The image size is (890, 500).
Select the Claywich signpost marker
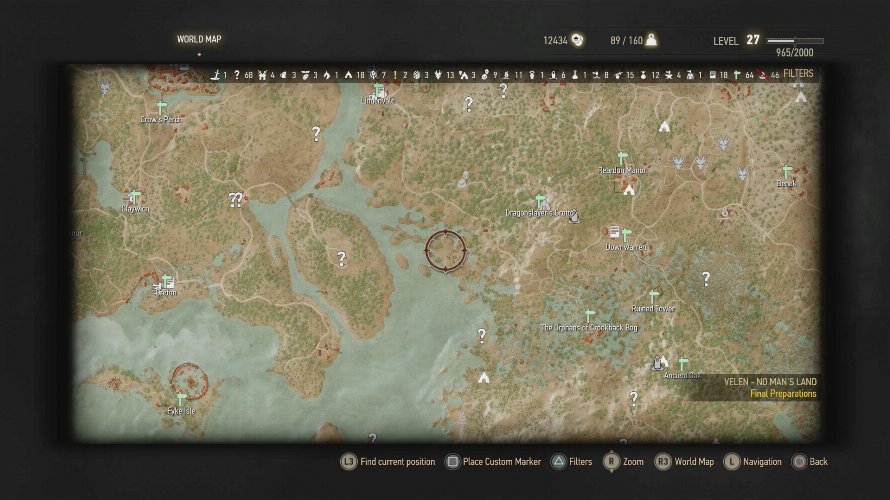(134, 197)
